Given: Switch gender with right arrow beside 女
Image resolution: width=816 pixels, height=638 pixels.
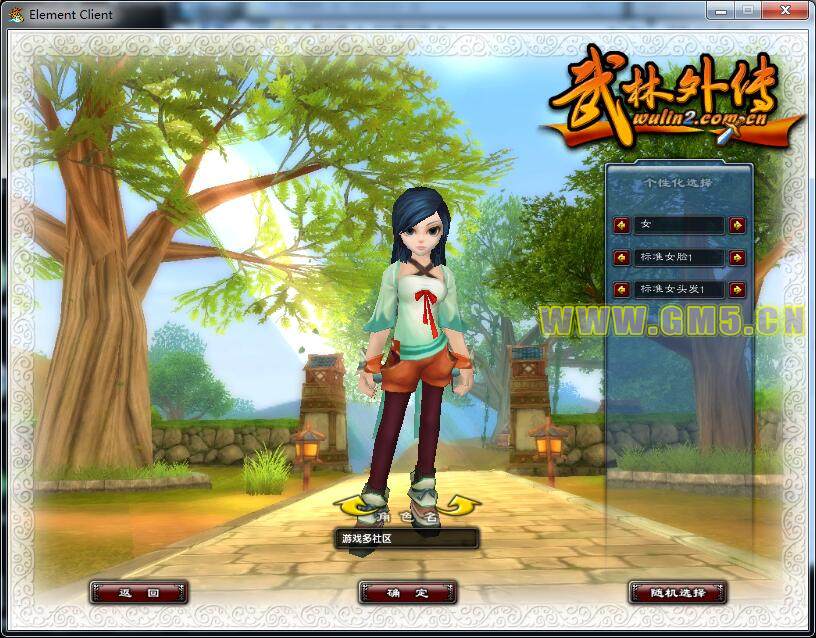Looking at the screenshot, I should point(737,225).
